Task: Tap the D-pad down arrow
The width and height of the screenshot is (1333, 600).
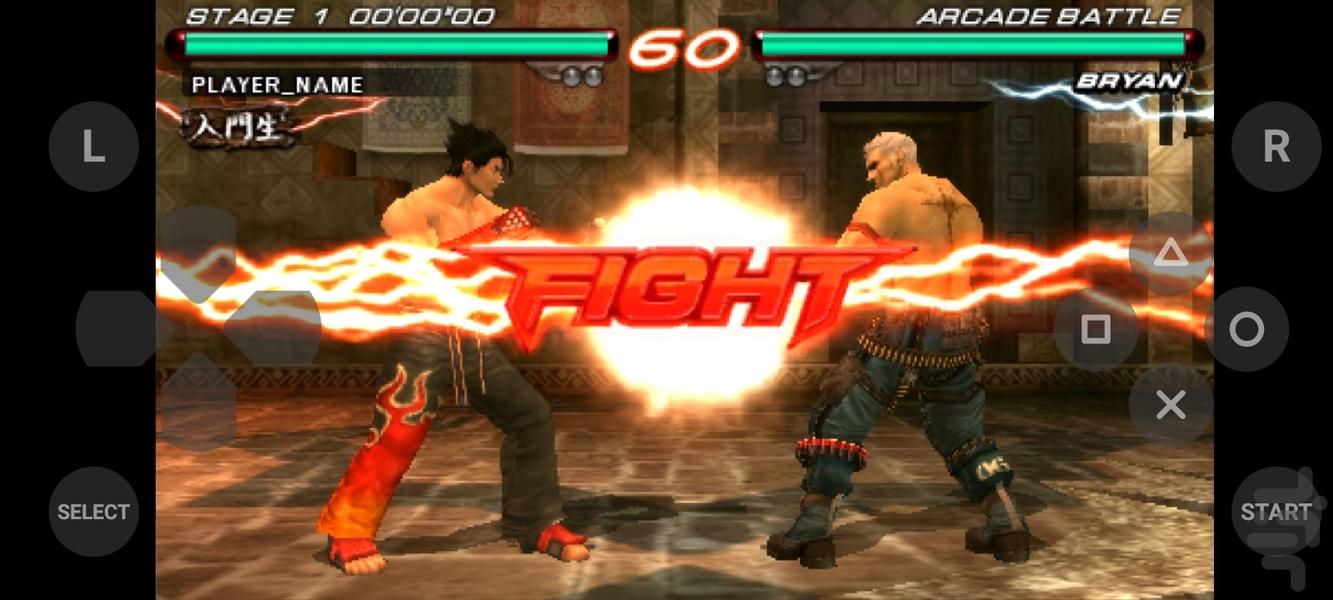Action: pyautogui.click(x=198, y=402)
